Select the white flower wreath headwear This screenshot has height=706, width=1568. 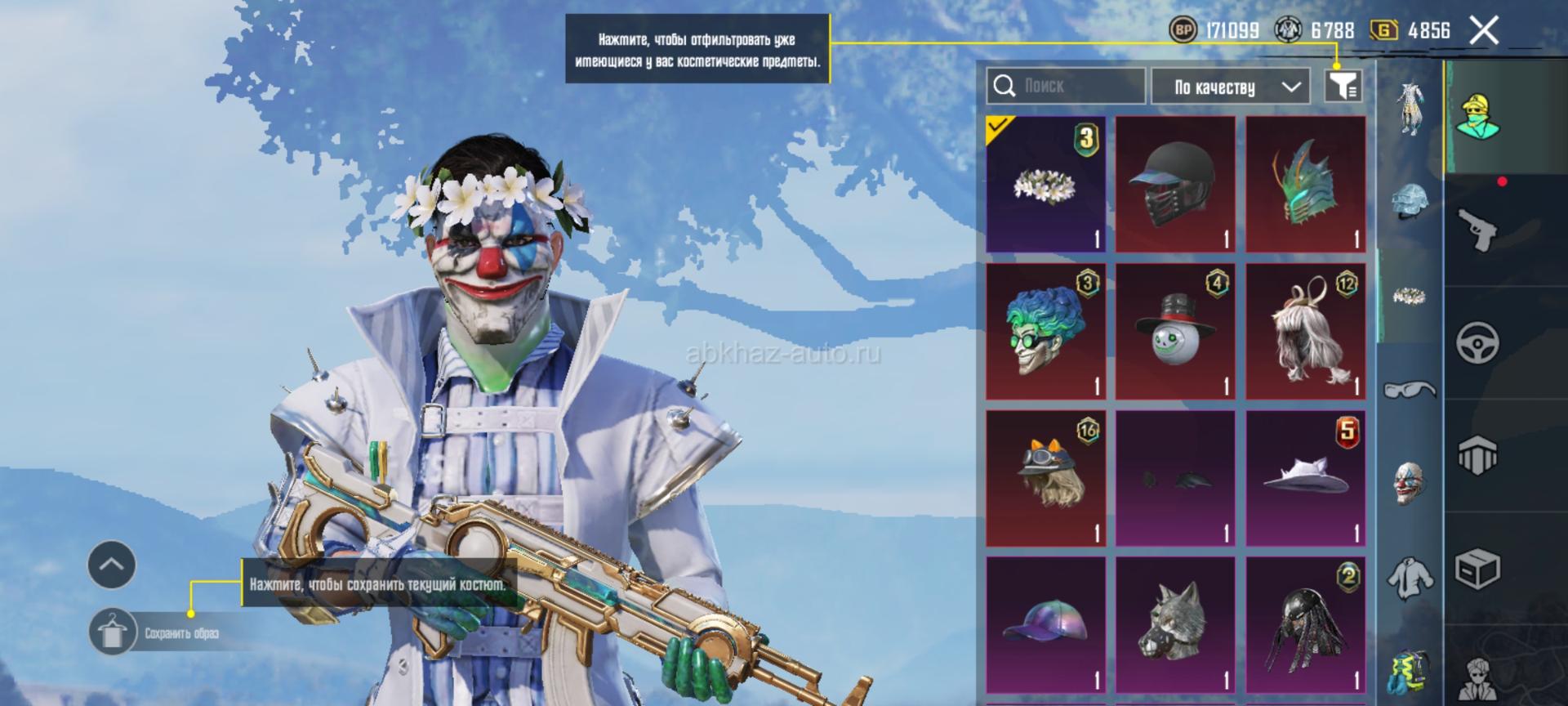(x=1045, y=184)
